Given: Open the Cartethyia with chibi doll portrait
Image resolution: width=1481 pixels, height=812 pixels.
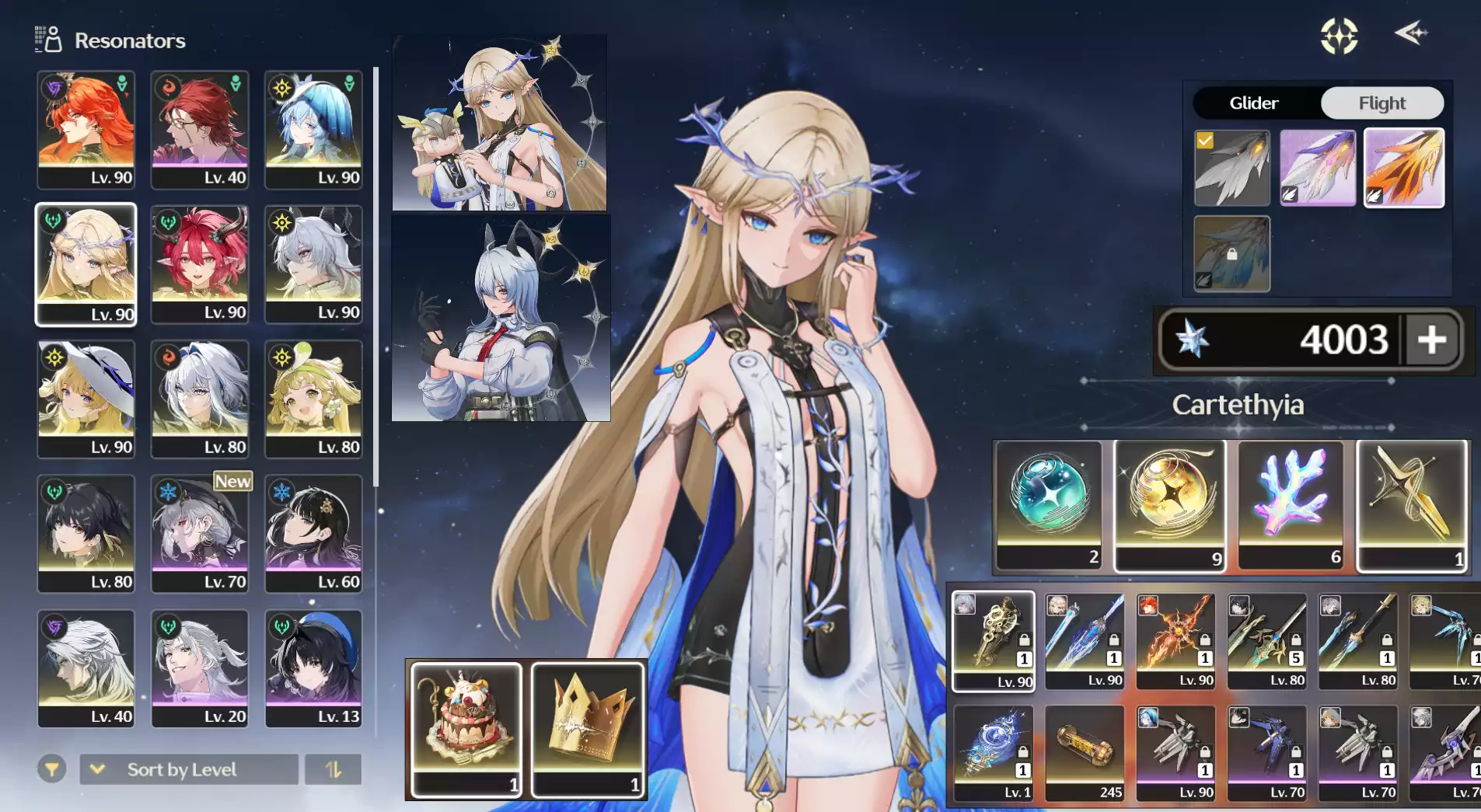Looking at the screenshot, I should point(499,123).
